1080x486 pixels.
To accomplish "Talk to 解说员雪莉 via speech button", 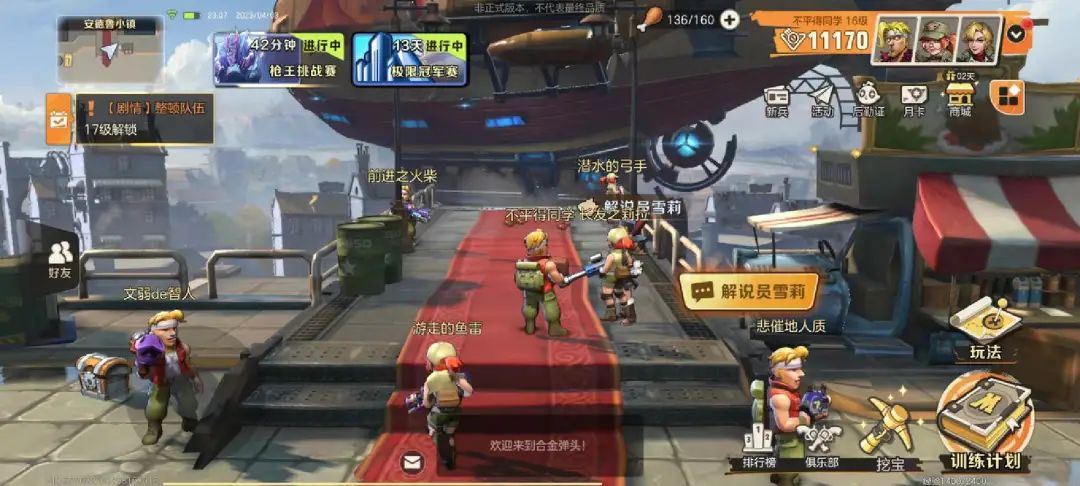I will coord(748,292).
